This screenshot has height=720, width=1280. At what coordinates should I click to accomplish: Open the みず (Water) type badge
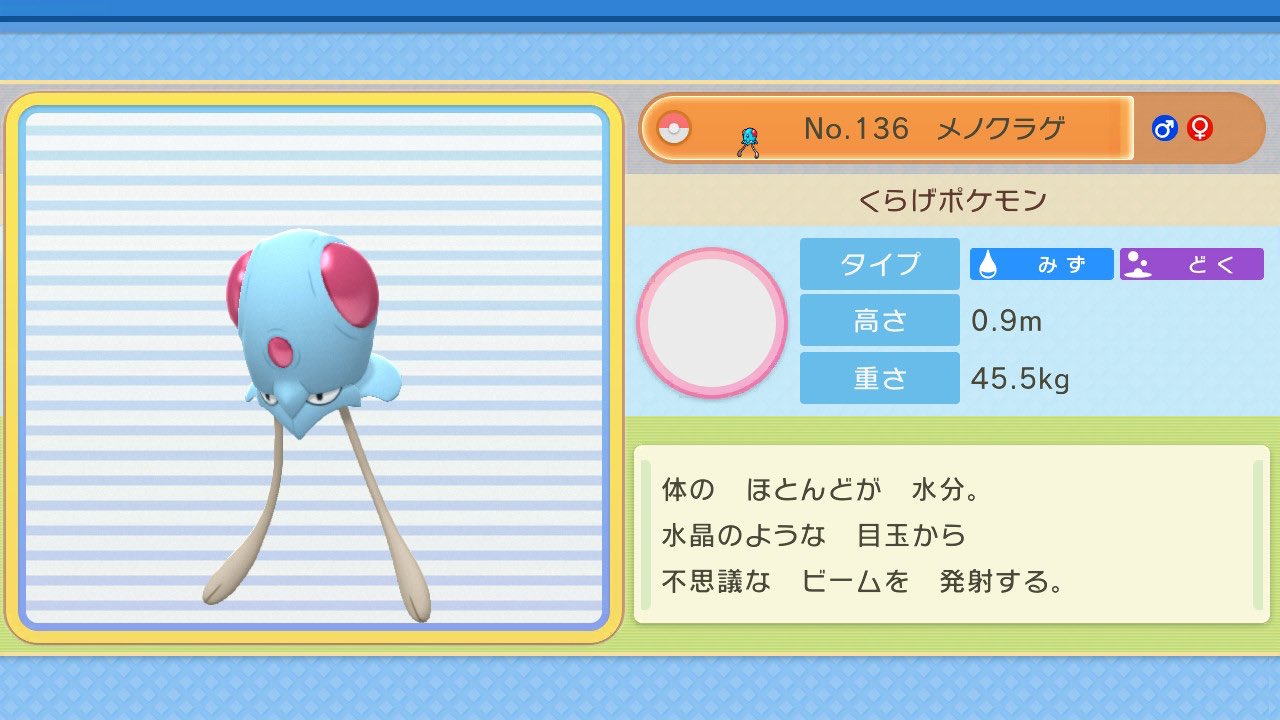pyautogui.click(x=1040, y=264)
